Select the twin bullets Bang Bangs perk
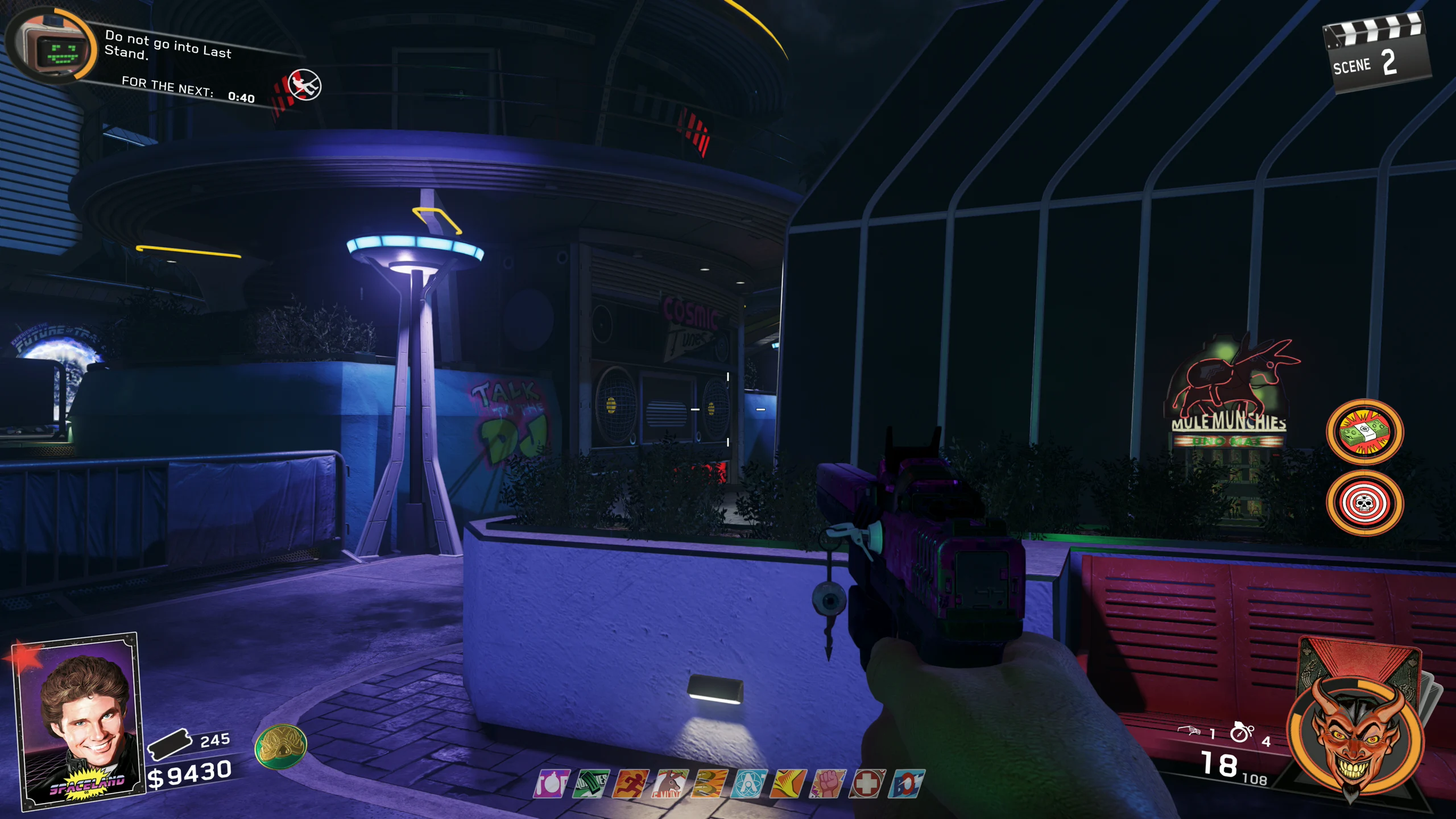This screenshot has width=1456, height=819. (x=709, y=784)
